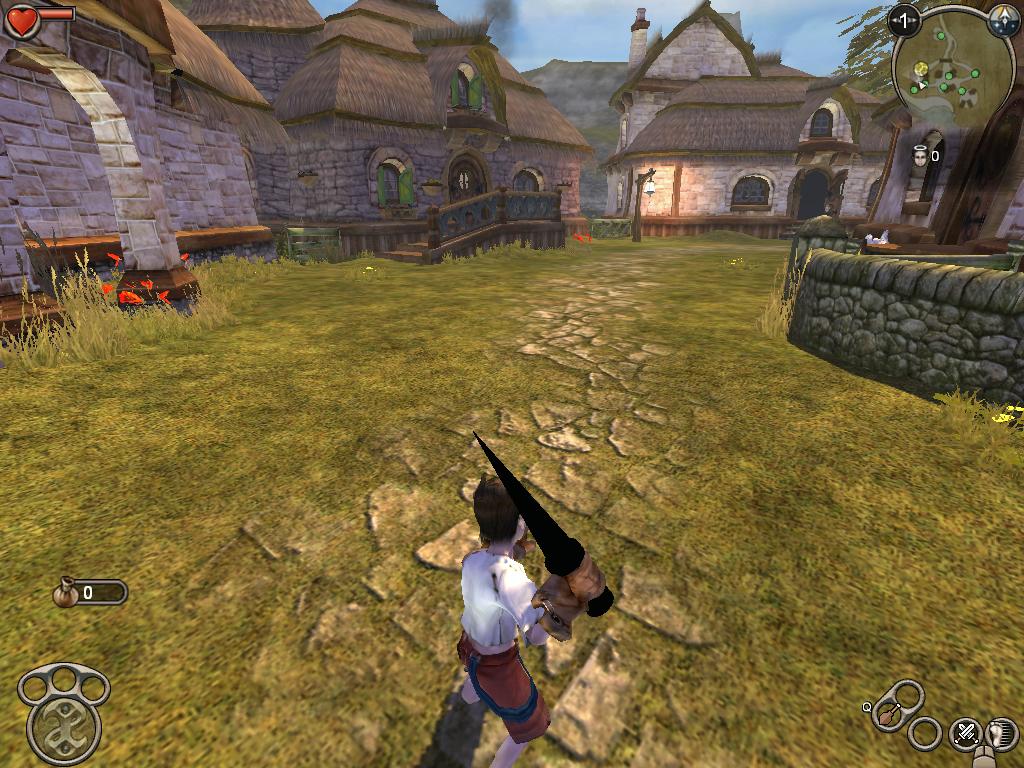Click the red heart health icon
The height and width of the screenshot is (768, 1024).
pos(22,20)
